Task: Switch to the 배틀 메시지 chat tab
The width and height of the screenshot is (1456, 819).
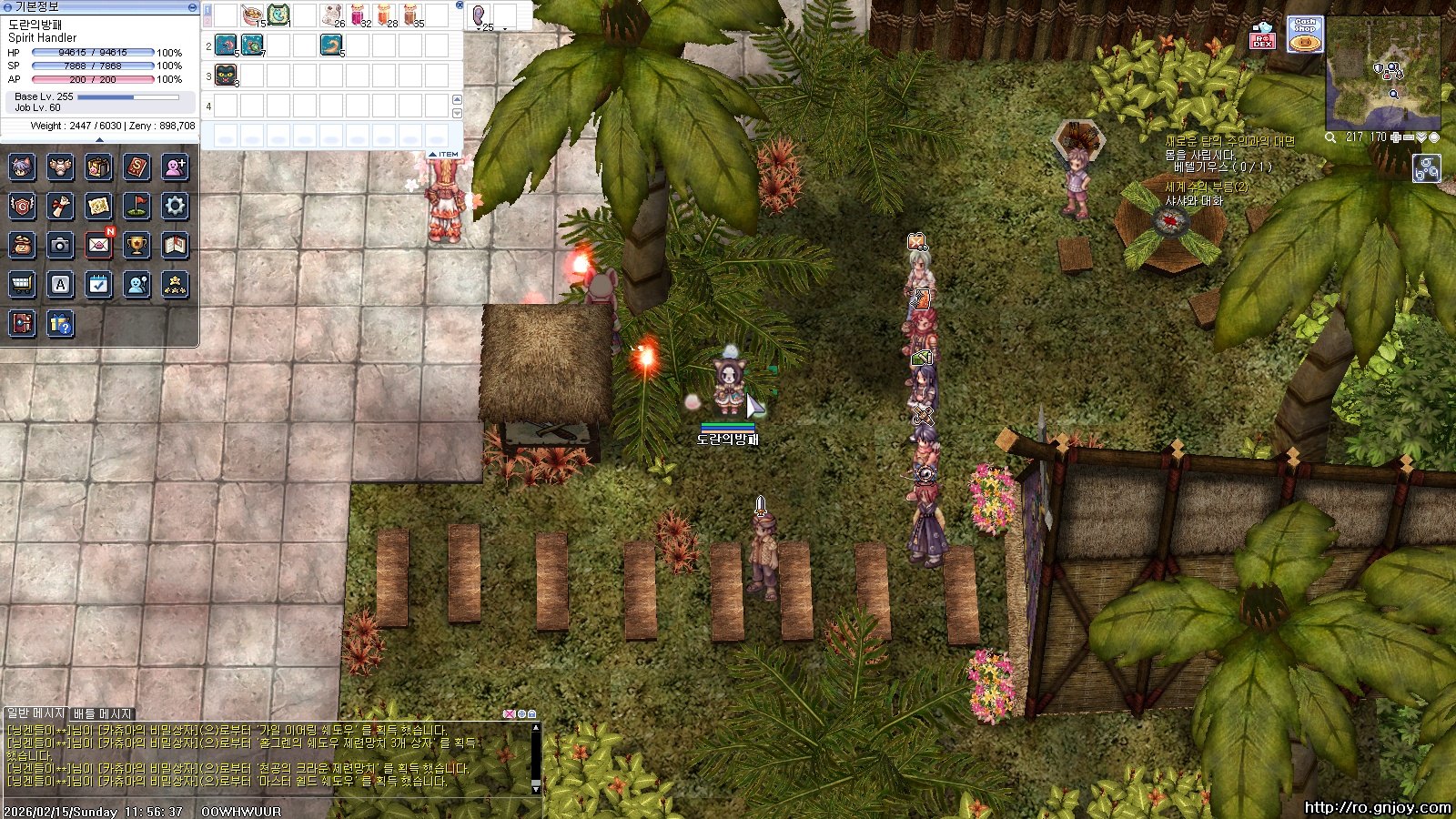Action: 103,713
